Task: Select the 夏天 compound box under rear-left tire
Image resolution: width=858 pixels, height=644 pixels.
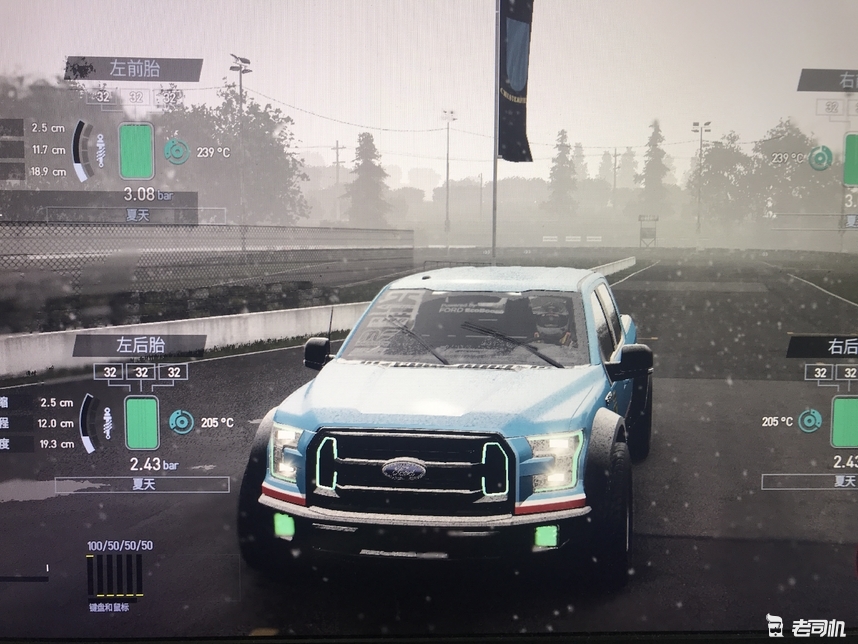Action: [x=142, y=484]
